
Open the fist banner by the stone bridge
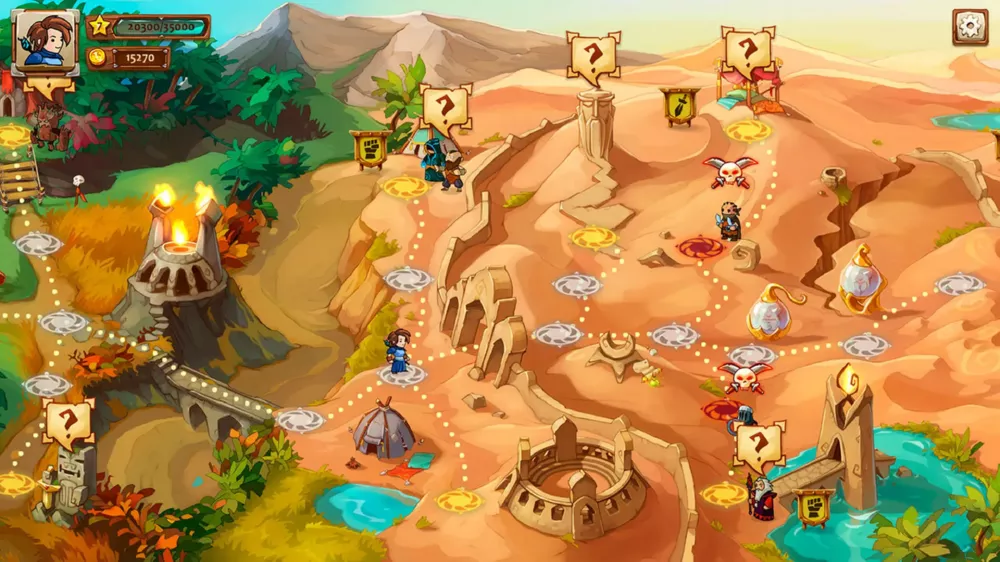(814, 507)
